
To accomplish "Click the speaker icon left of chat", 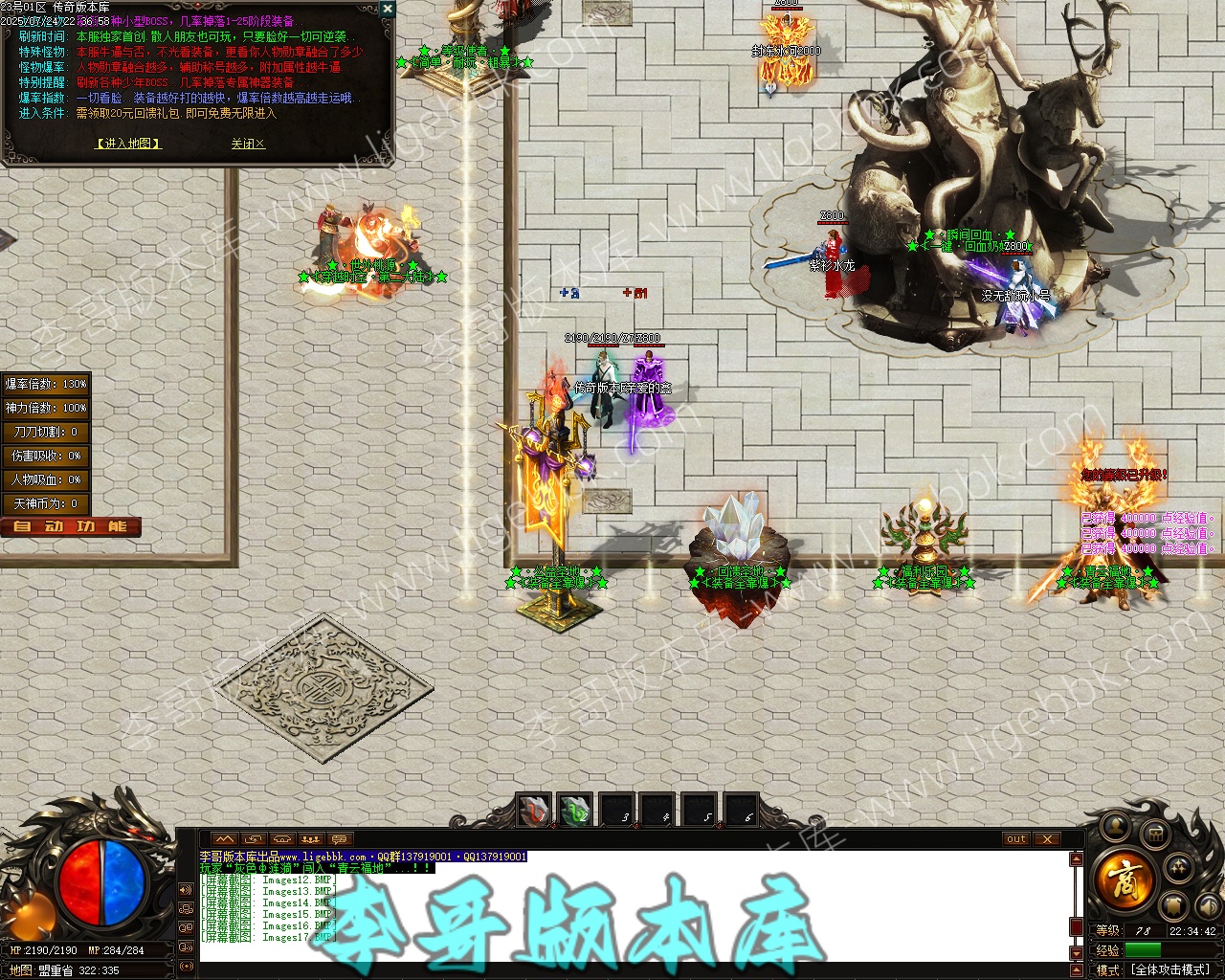I will 185,890.
